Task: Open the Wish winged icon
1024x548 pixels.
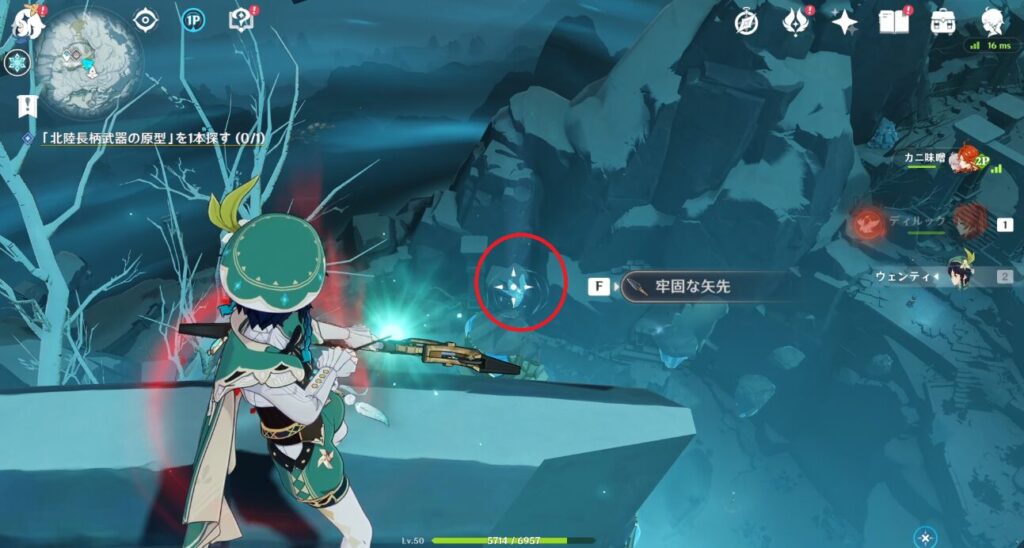Action: tap(797, 21)
